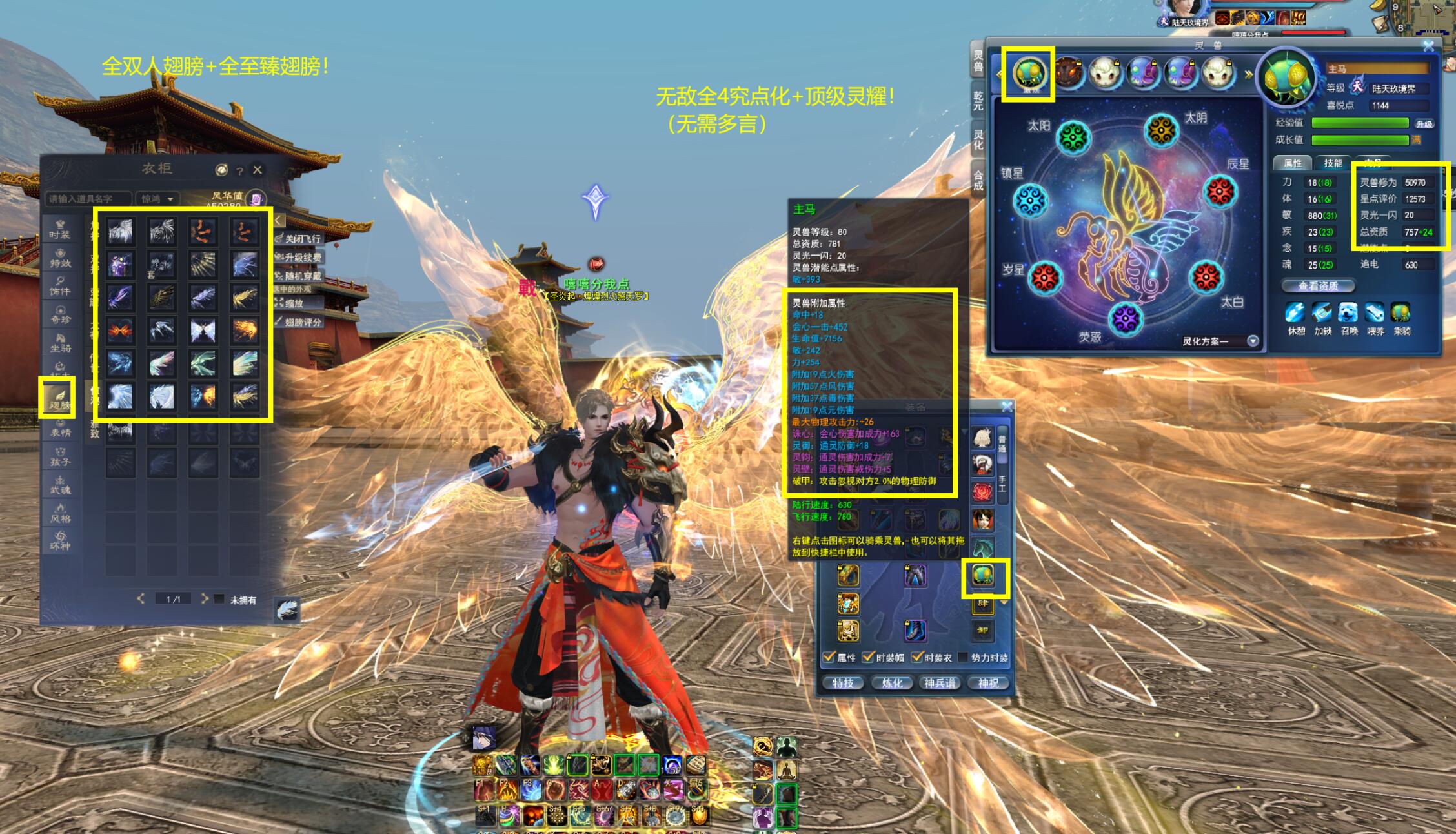Select the 翅膀 wings category
Screen dimensions: 1456x834
pyautogui.click(x=58, y=398)
